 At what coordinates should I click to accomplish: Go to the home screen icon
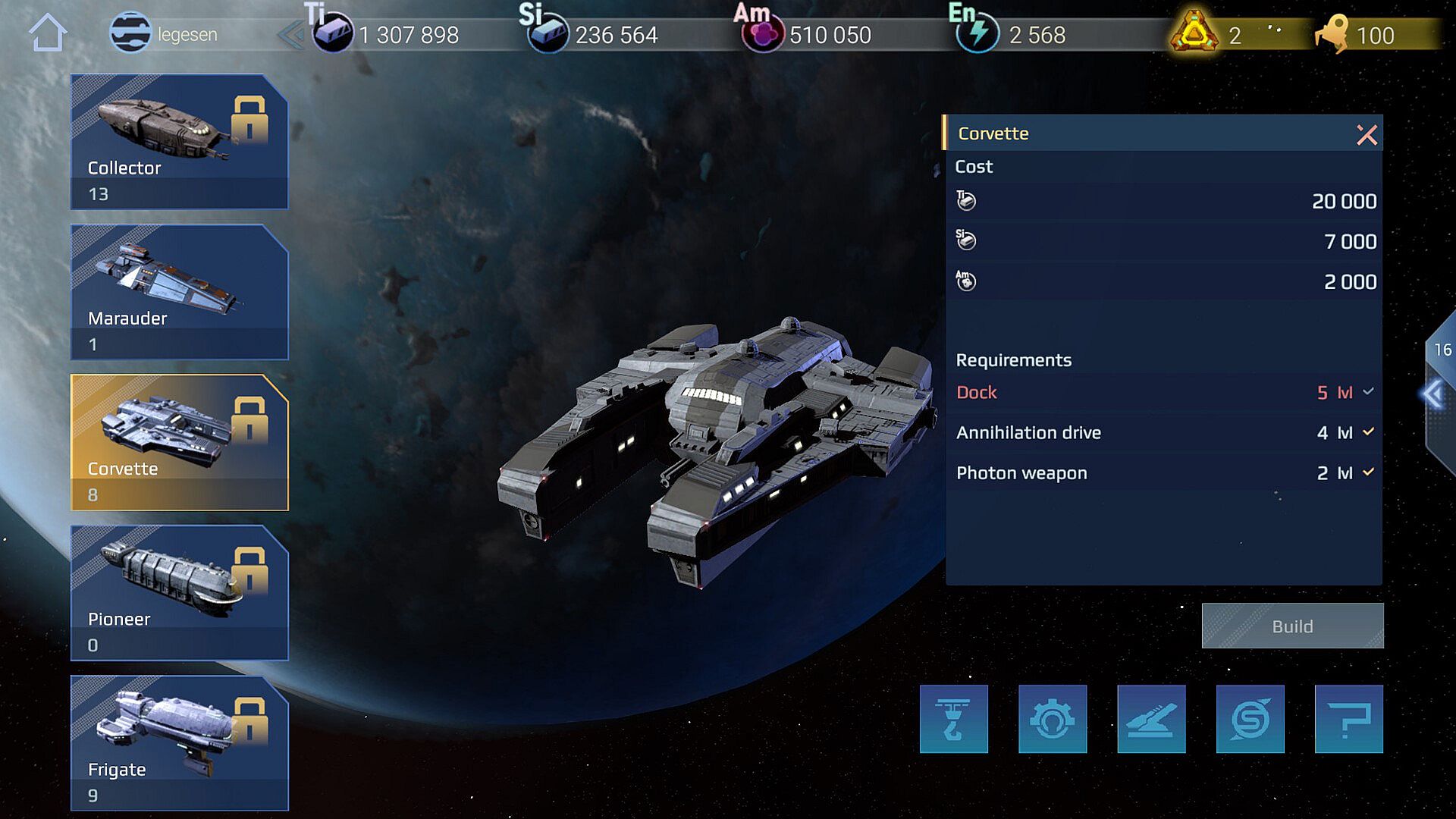tap(48, 33)
